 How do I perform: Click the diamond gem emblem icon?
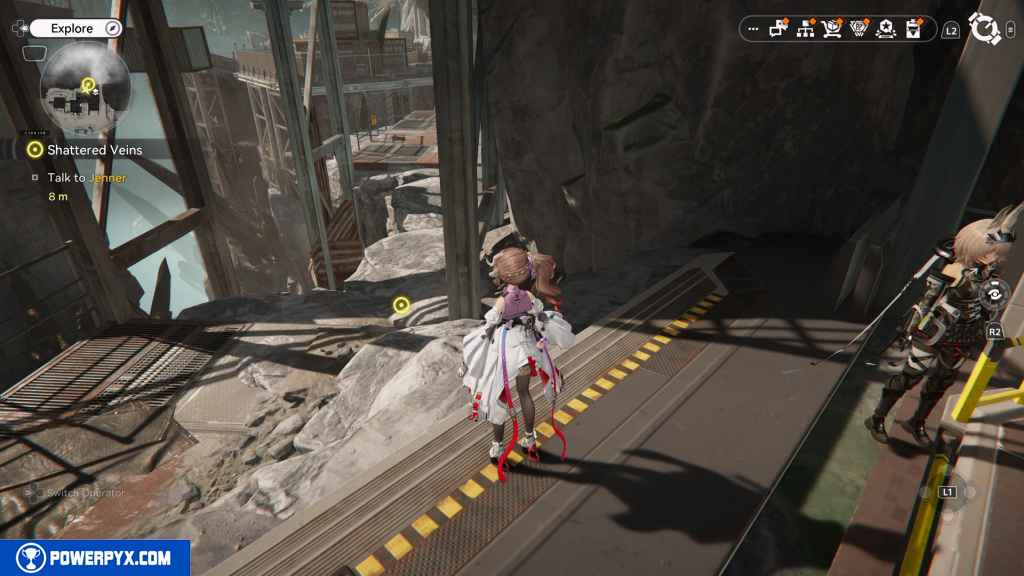click(x=858, y=29)
